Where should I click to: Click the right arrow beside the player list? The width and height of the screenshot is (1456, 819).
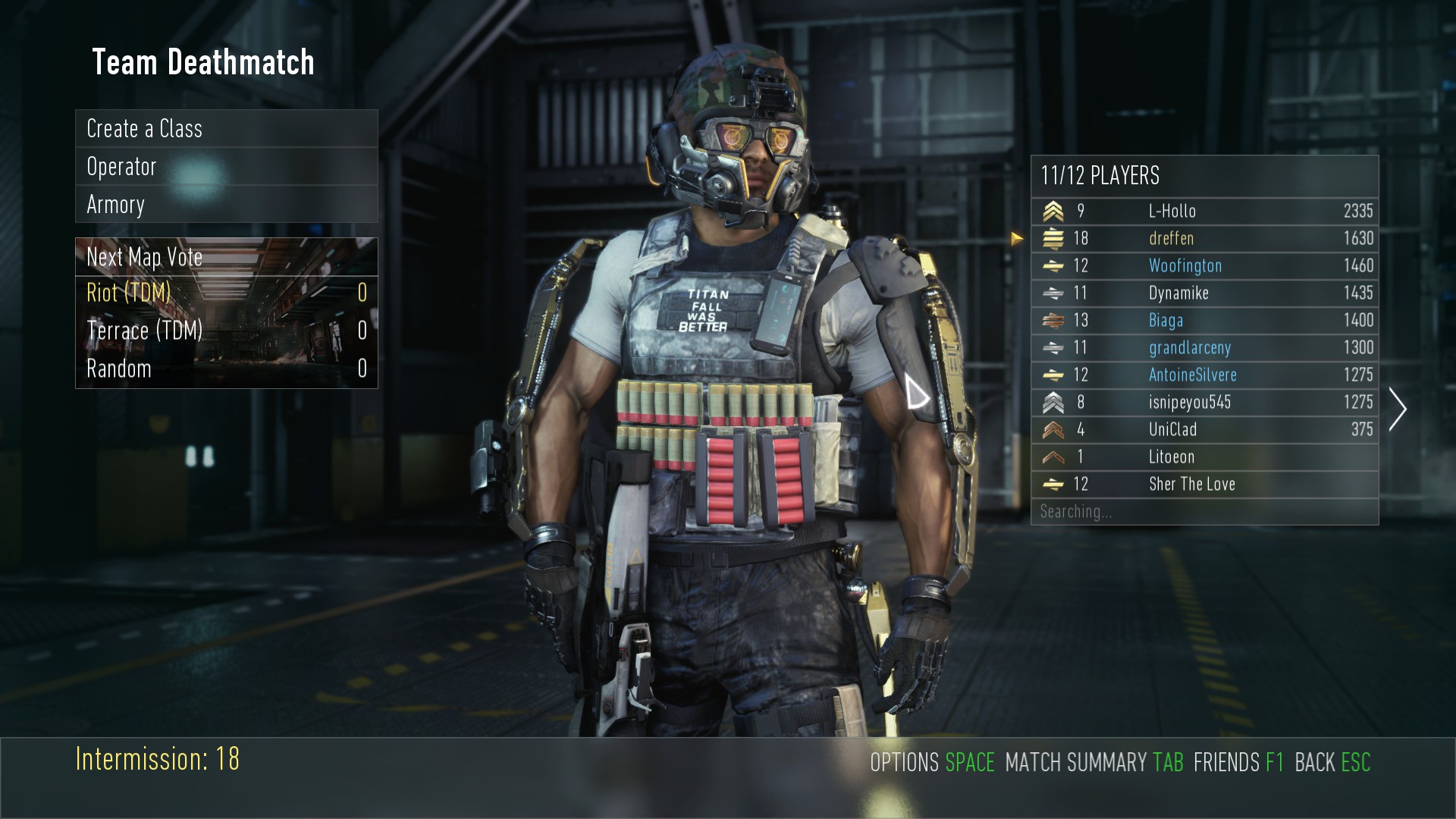click(x=1398, y=409)
